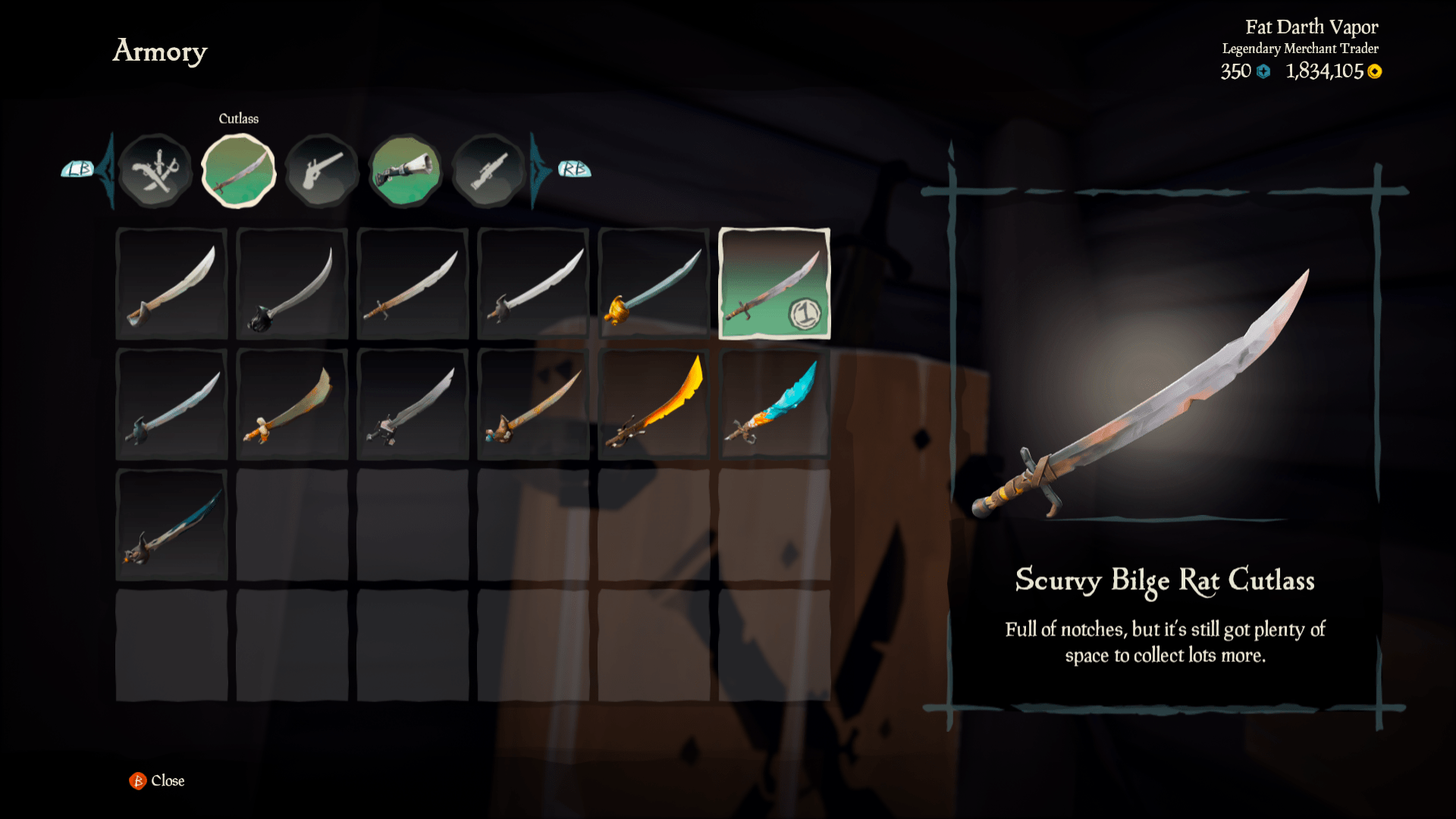Select the Pistol category icon

[x=322, y=170]
